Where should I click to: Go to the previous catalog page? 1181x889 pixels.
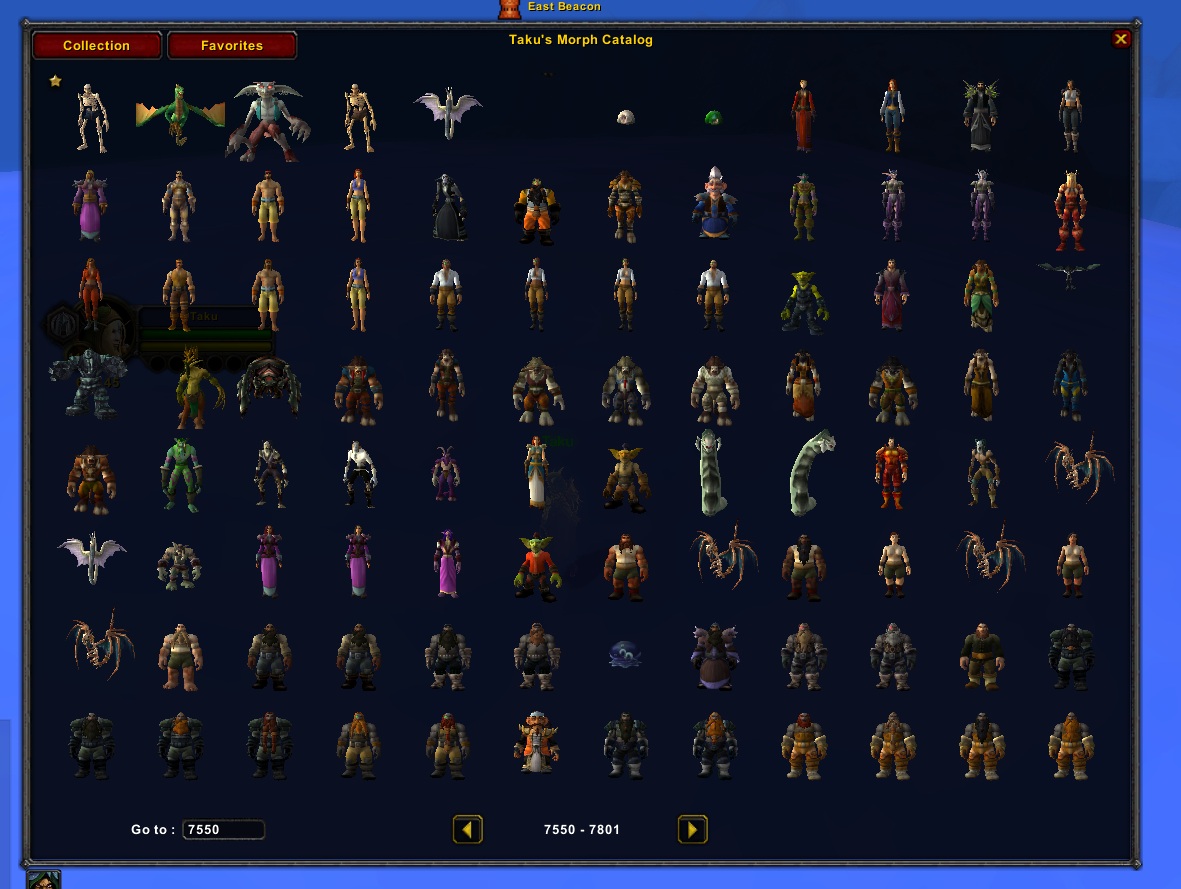click(467, 830)
